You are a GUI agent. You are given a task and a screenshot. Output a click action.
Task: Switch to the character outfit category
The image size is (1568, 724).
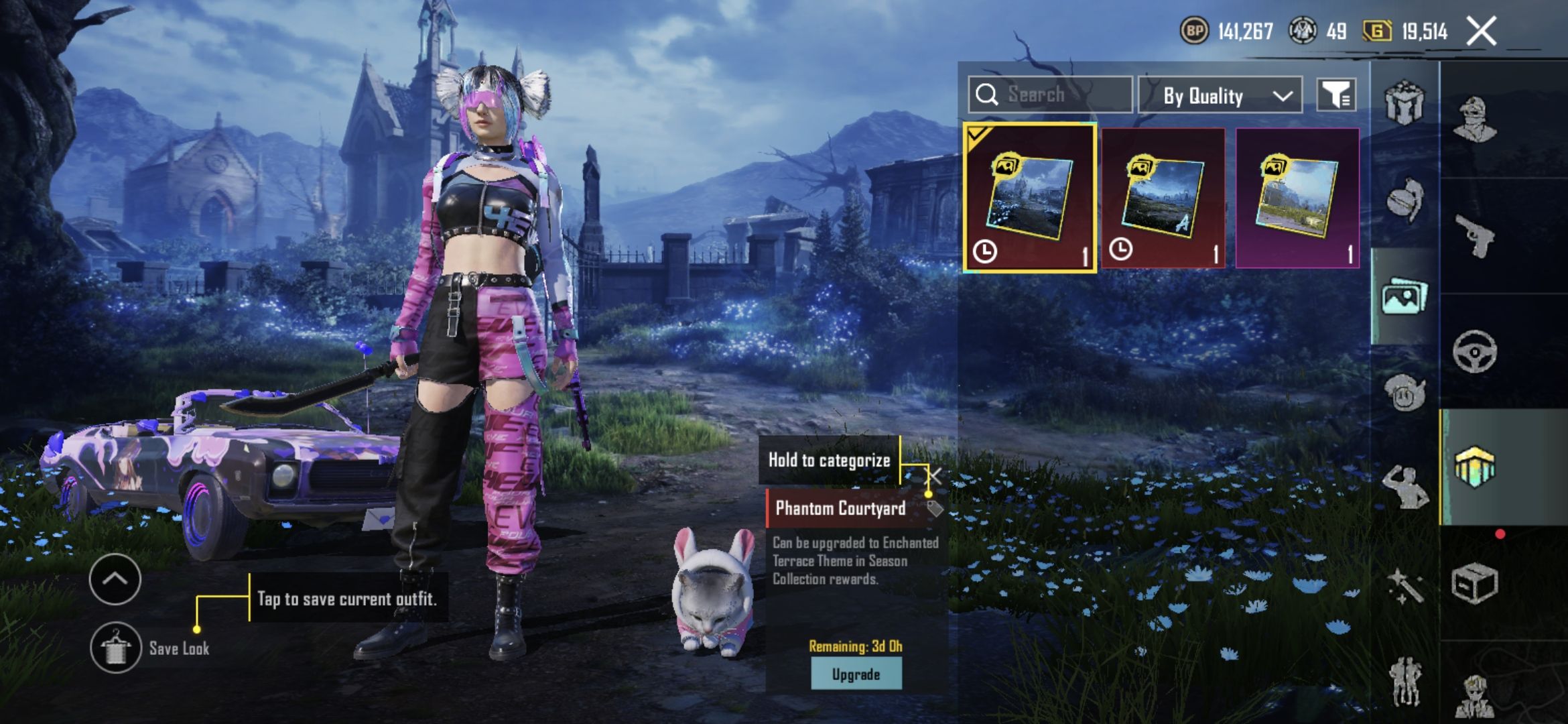coord(1475,119)
